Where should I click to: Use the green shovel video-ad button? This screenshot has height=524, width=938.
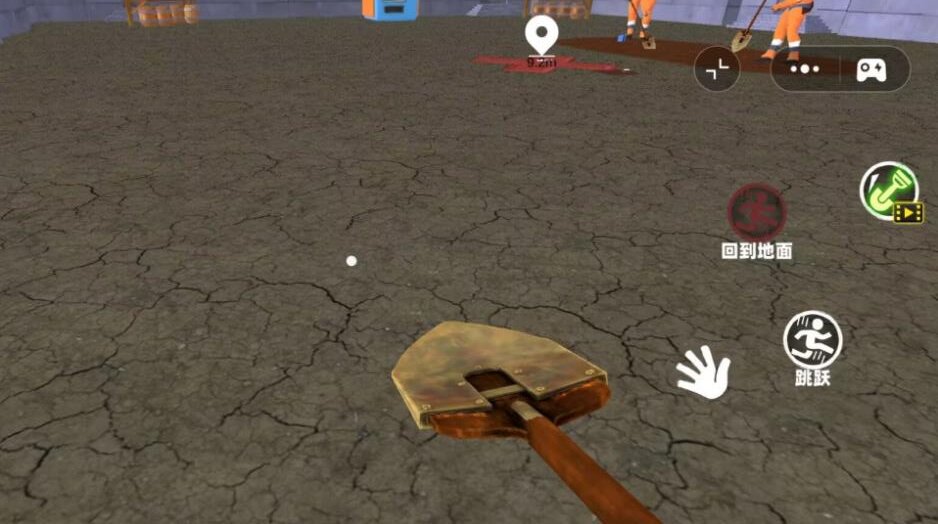pos(890,190)
